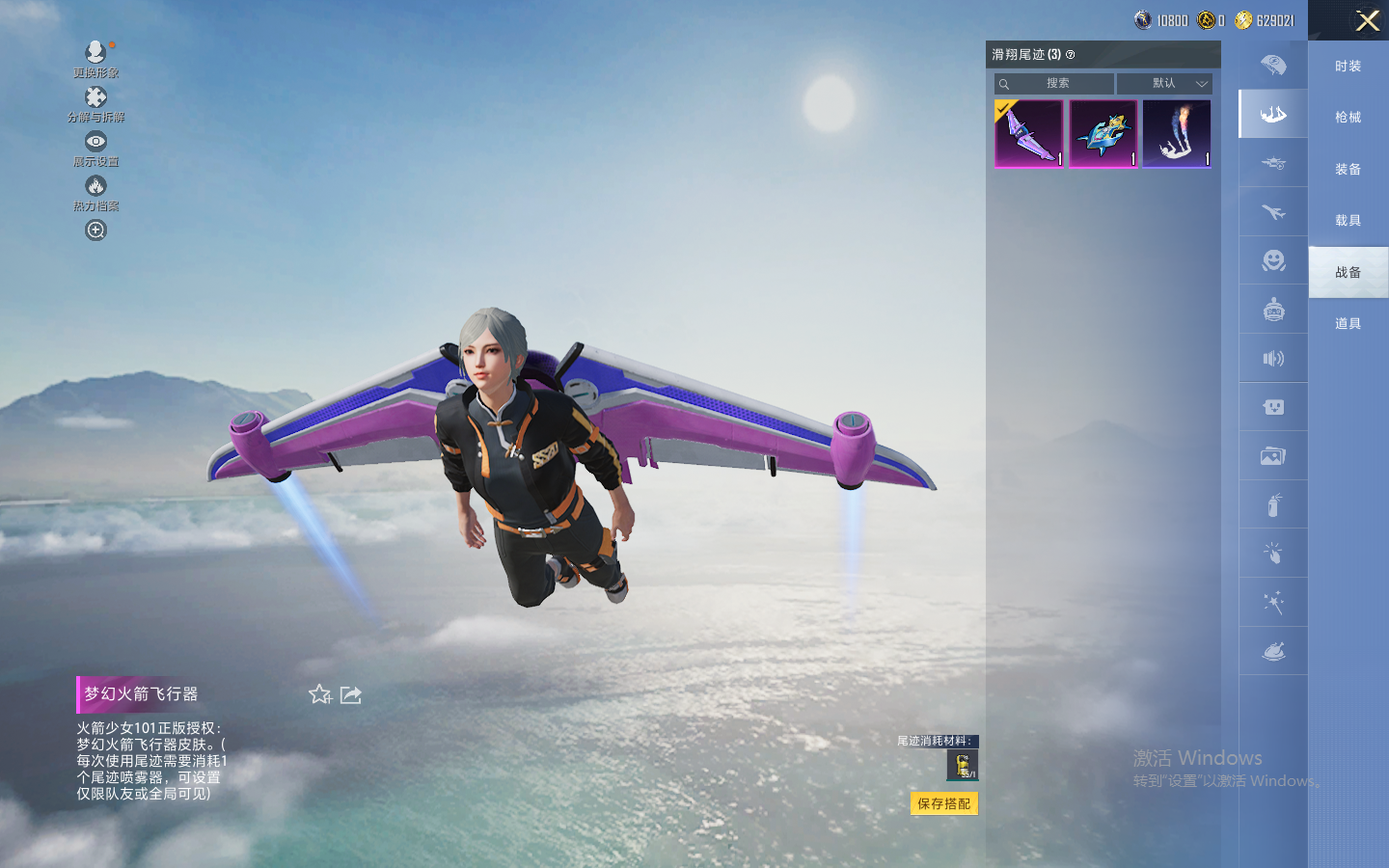The height and width of the screenshot is (868, 1389).
Task: Pick the colorful smoke skydiver trail item
Action: pos(1177,134)
